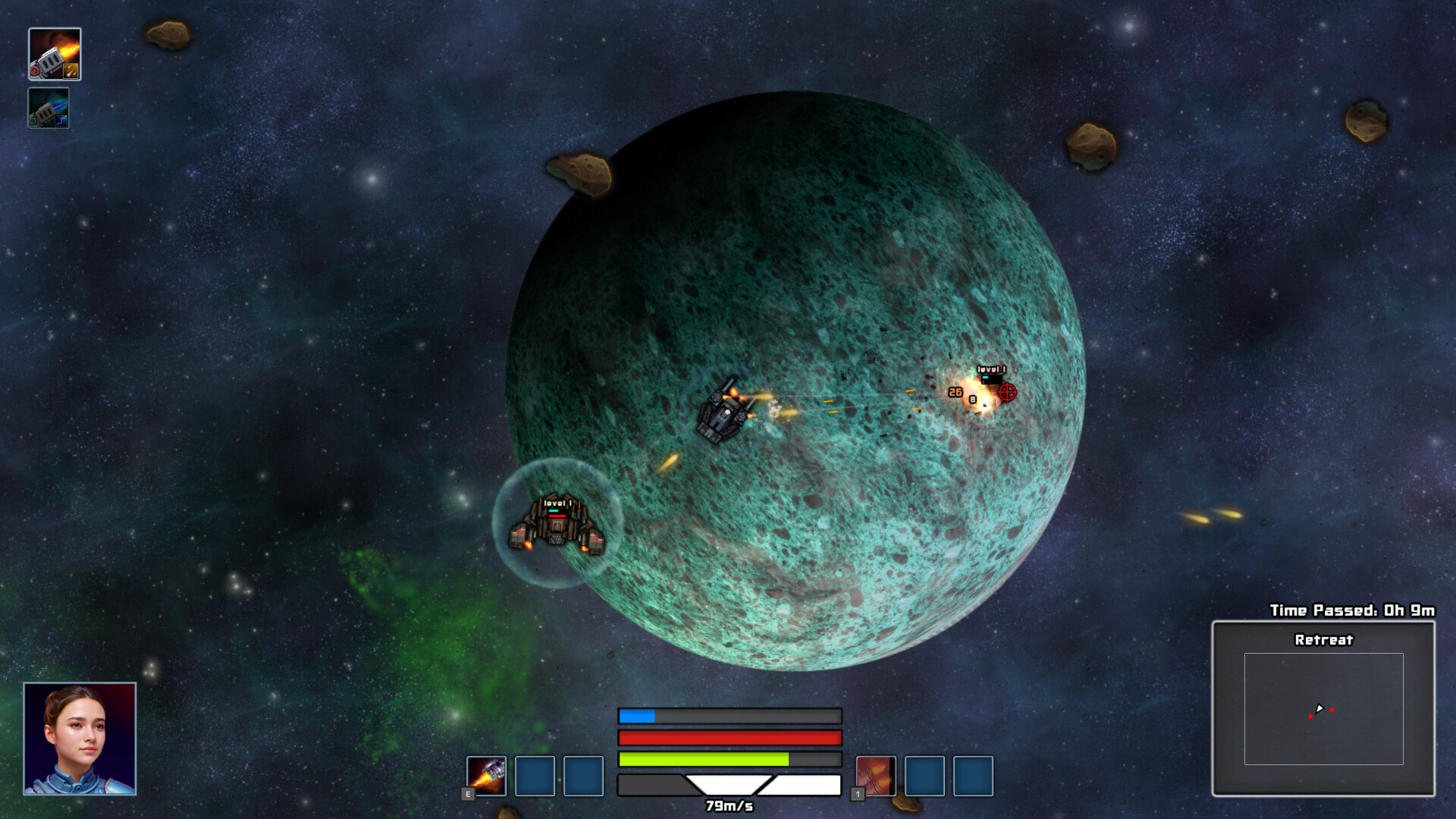Click the rightmost empty ability slot

[973, 776]
